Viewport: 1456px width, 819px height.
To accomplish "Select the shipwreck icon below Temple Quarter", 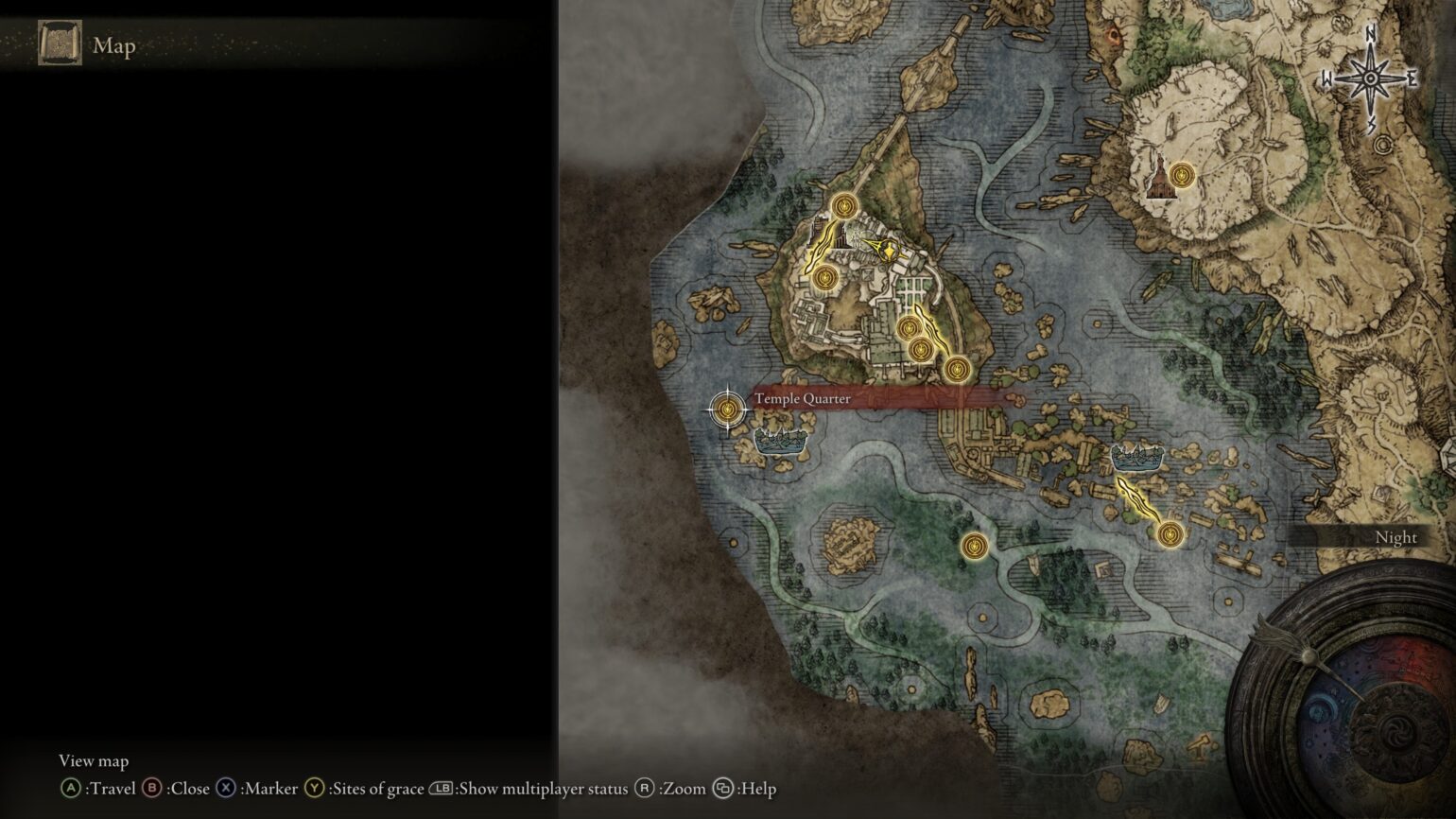I will (x=782, y=440).
